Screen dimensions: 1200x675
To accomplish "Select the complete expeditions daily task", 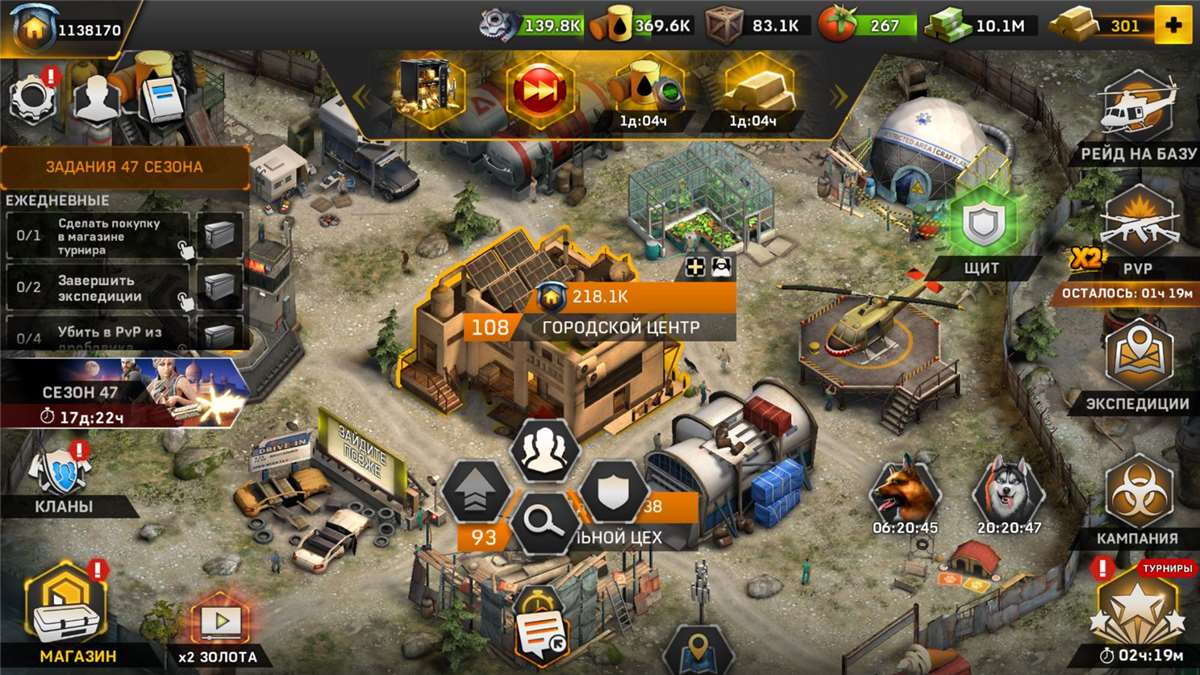I will click(98, 289).
